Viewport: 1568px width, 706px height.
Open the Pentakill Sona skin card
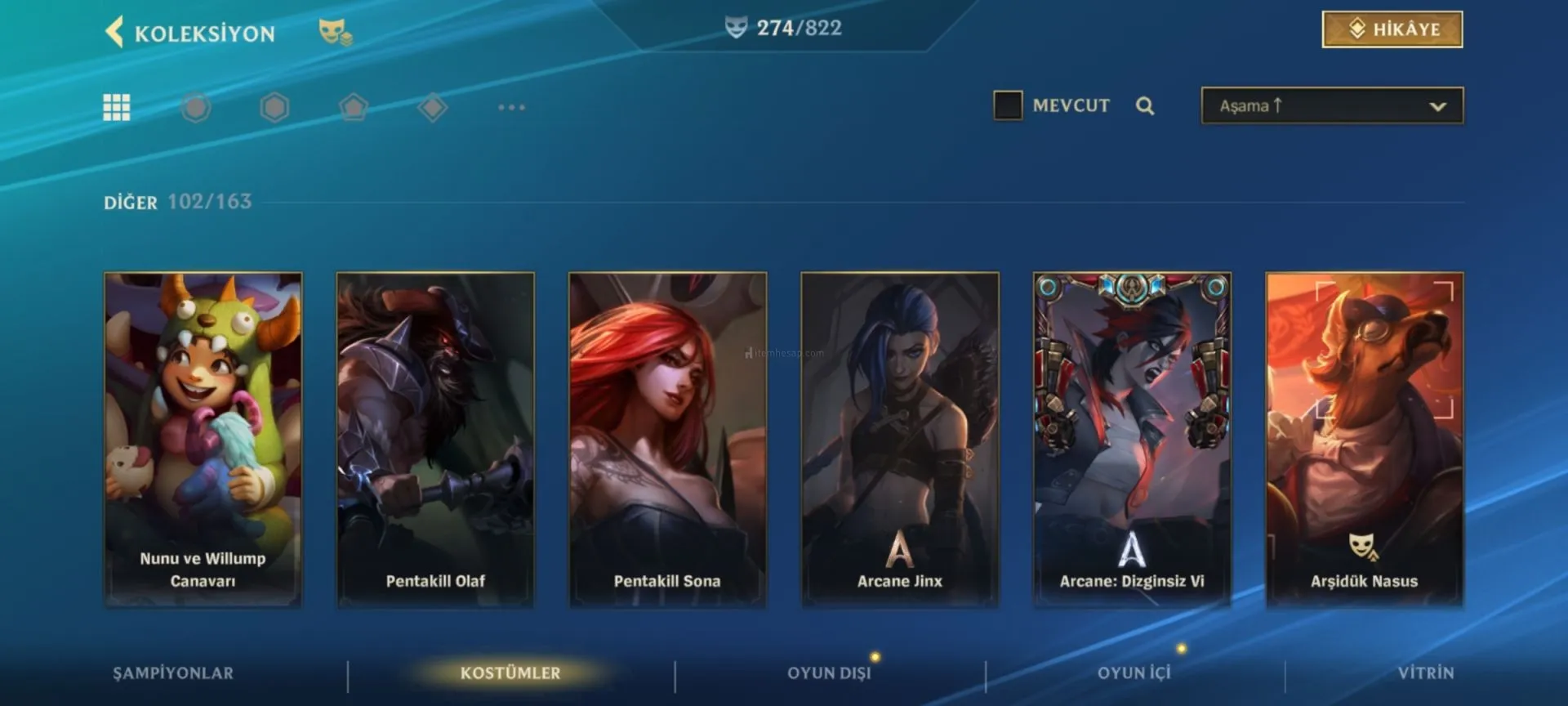[x=667, y=439]
